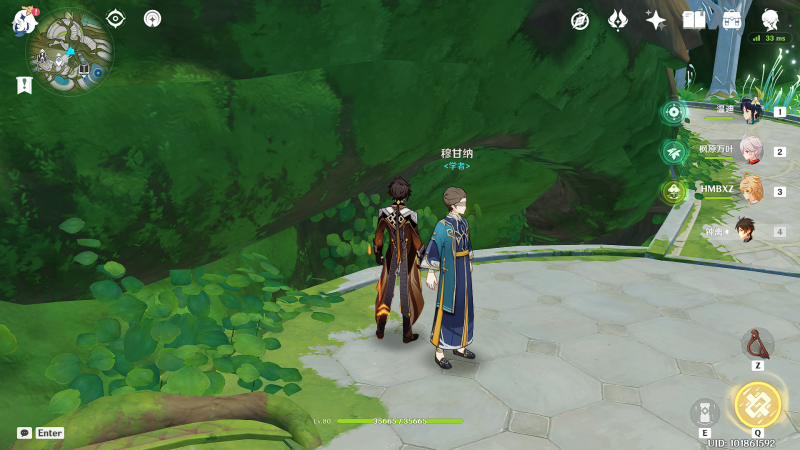Image resolution: width=800 pixels, height=450 pixels.
Task: Use the red lyre gadget
Action: [757, 344]
